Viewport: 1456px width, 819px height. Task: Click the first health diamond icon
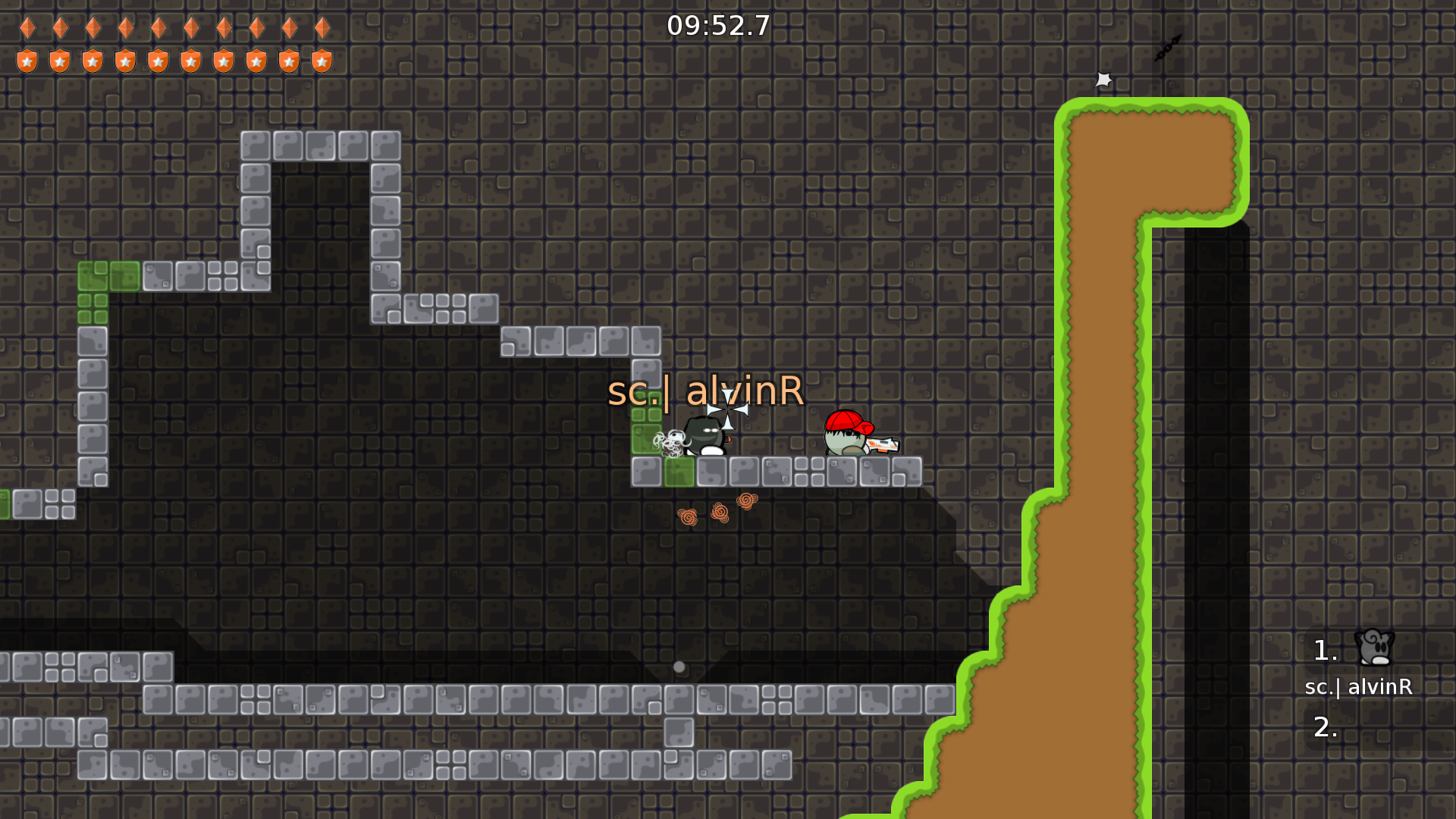(x=27, y=29)
